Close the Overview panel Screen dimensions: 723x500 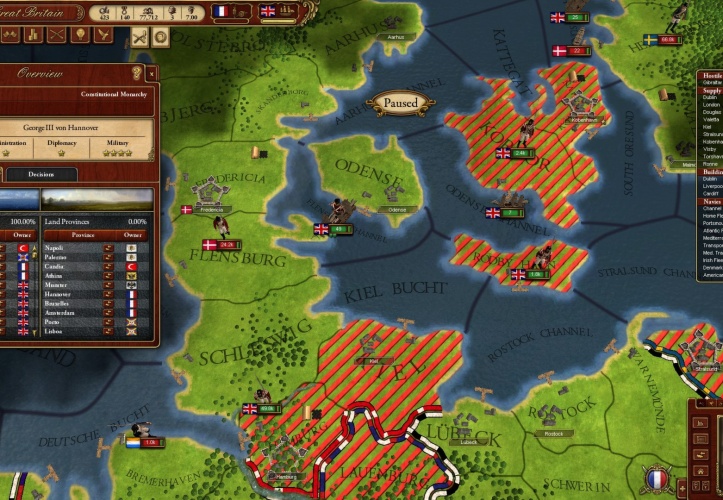pyautogui.click(x=151, y=73)
